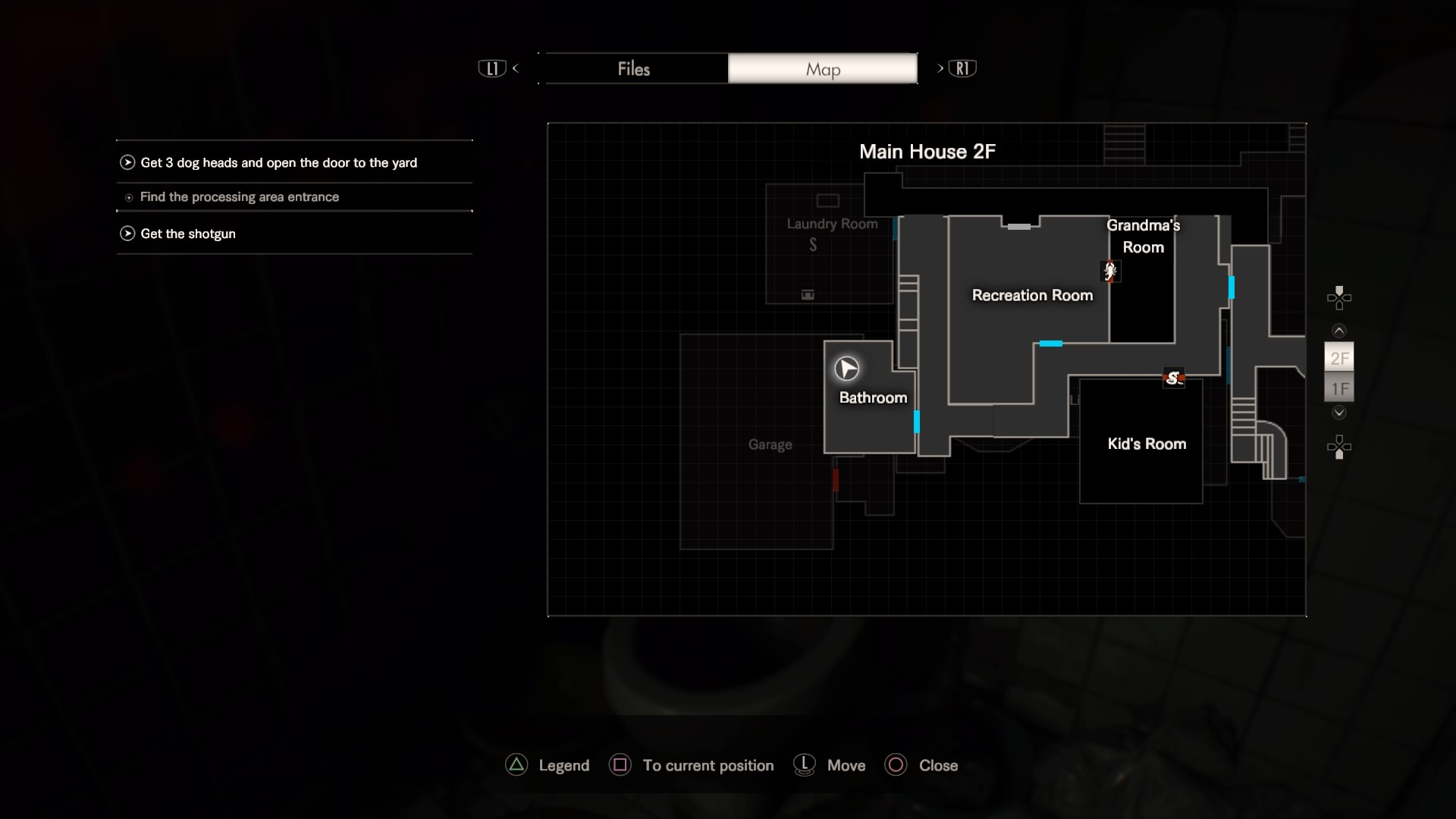1456x819 pixels.
Task: Switch map to floor 2F
Action: 1339,359
